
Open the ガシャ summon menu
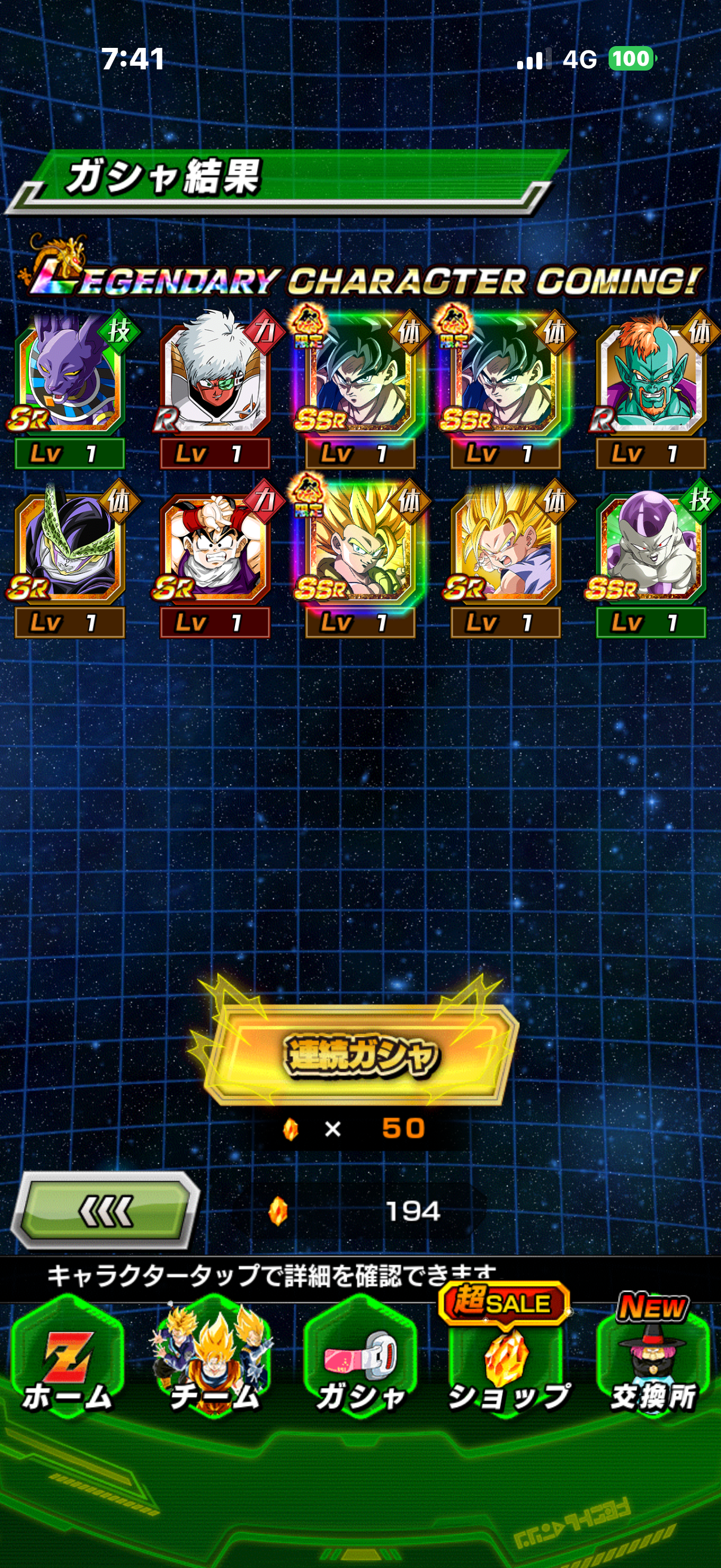pos(360,1363)
